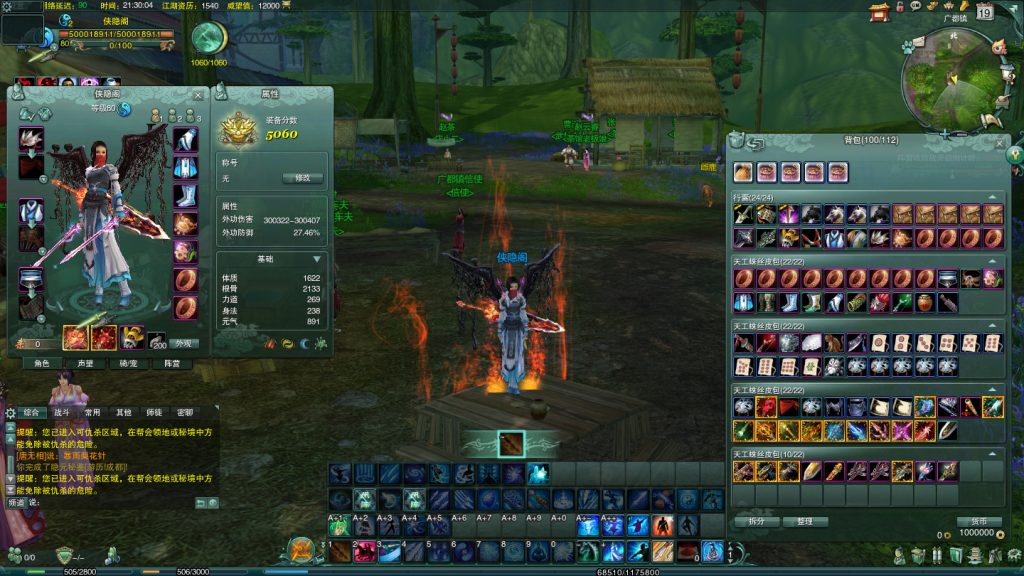1024x576 pixels.
Task: Click the 整理 sort button in backpack
Action: point(805,521)
